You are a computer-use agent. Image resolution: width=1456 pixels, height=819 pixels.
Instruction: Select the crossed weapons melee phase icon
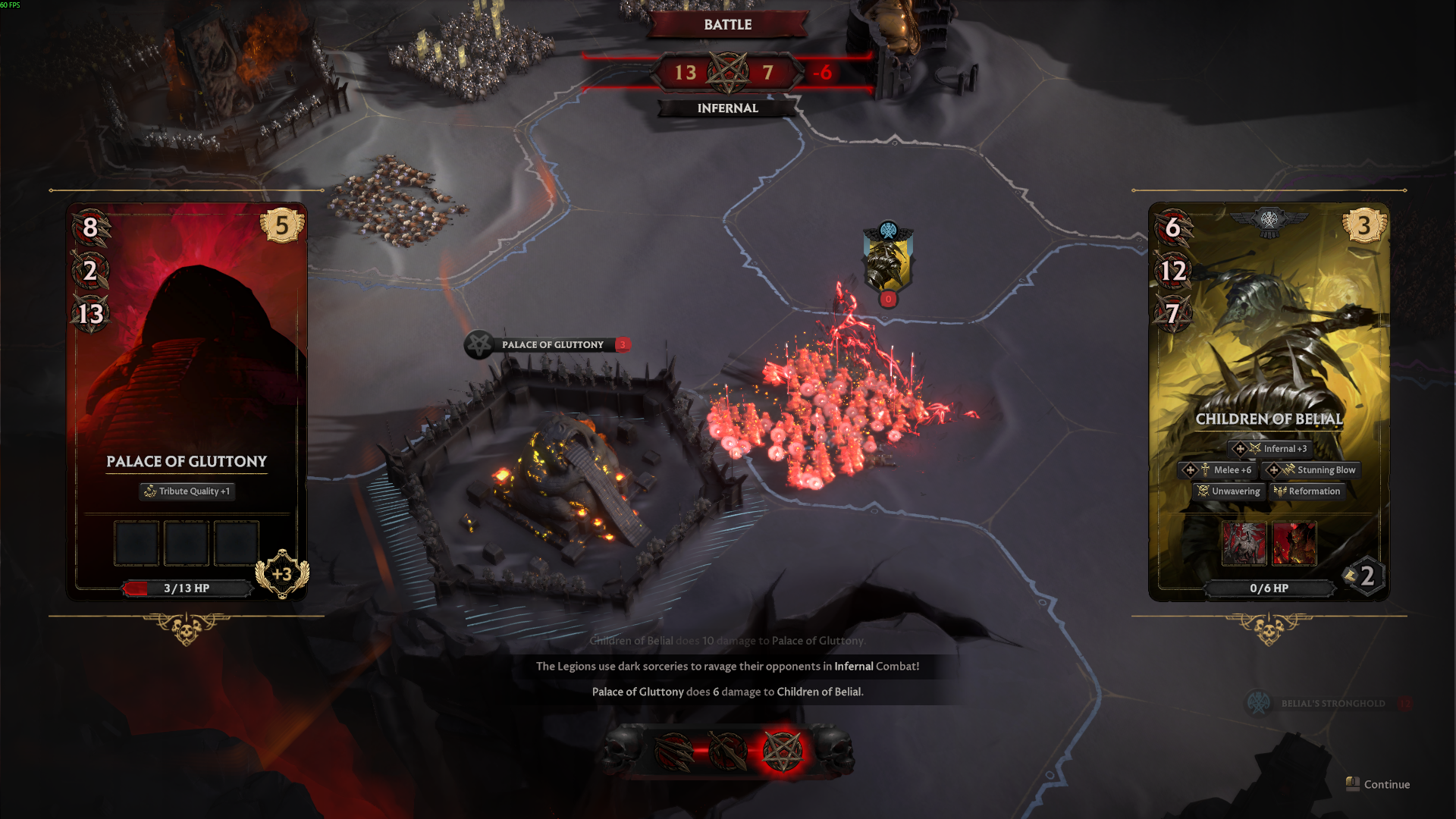coord(727,751)
